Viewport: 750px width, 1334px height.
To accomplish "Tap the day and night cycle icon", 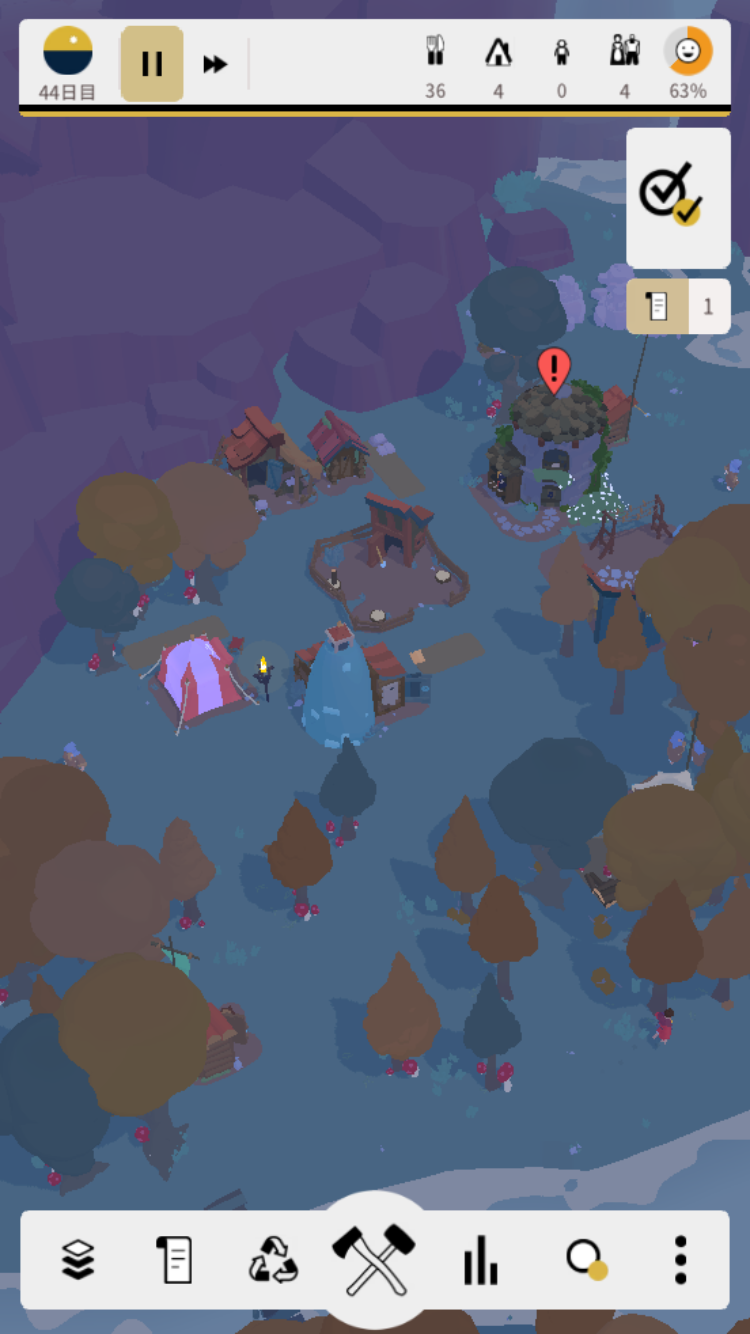I will click(68, 51).
